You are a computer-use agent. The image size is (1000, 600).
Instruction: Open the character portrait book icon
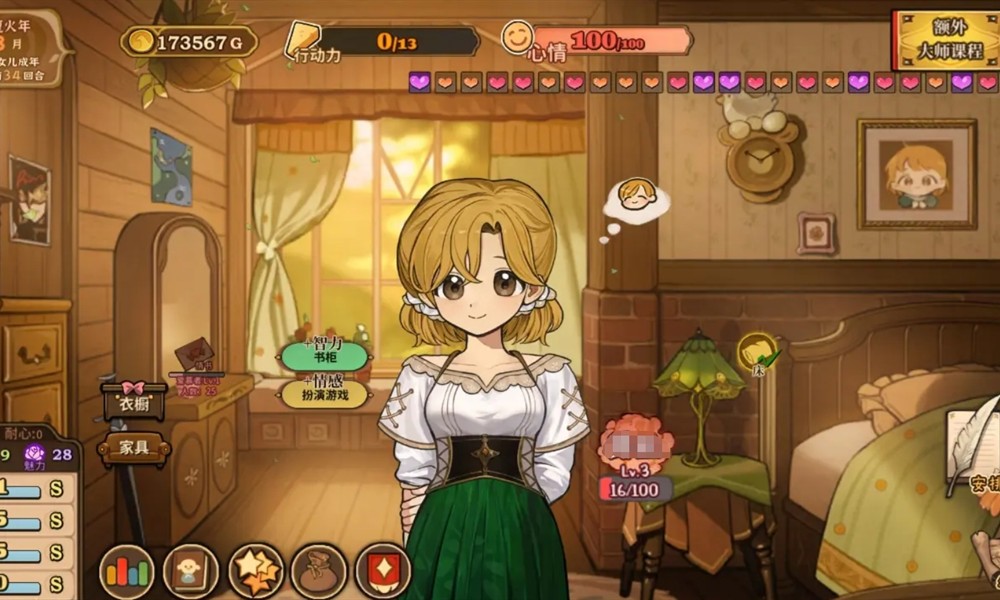[x=190, y=572]
